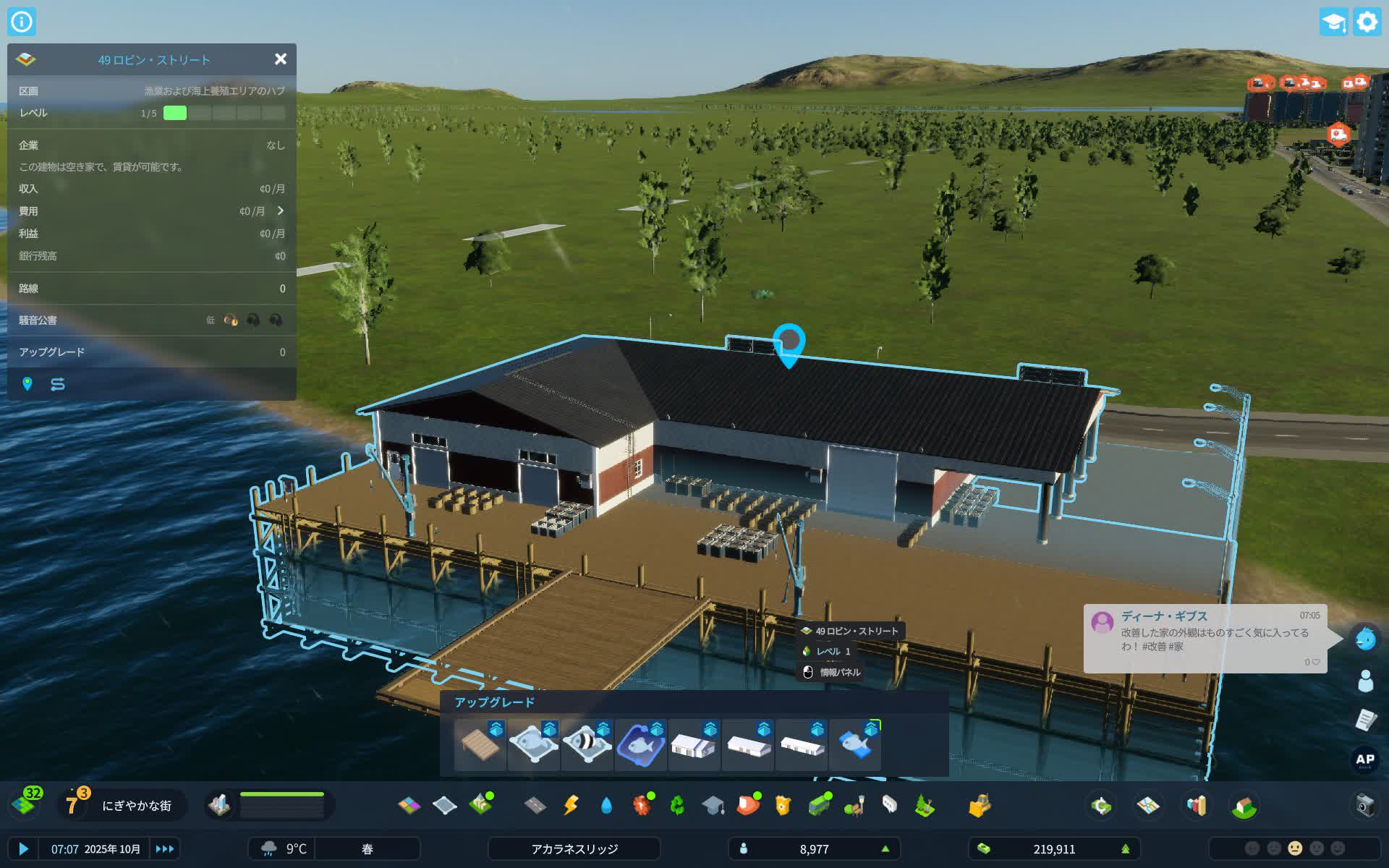Select the wooden pier upgrade

(479, 744)
